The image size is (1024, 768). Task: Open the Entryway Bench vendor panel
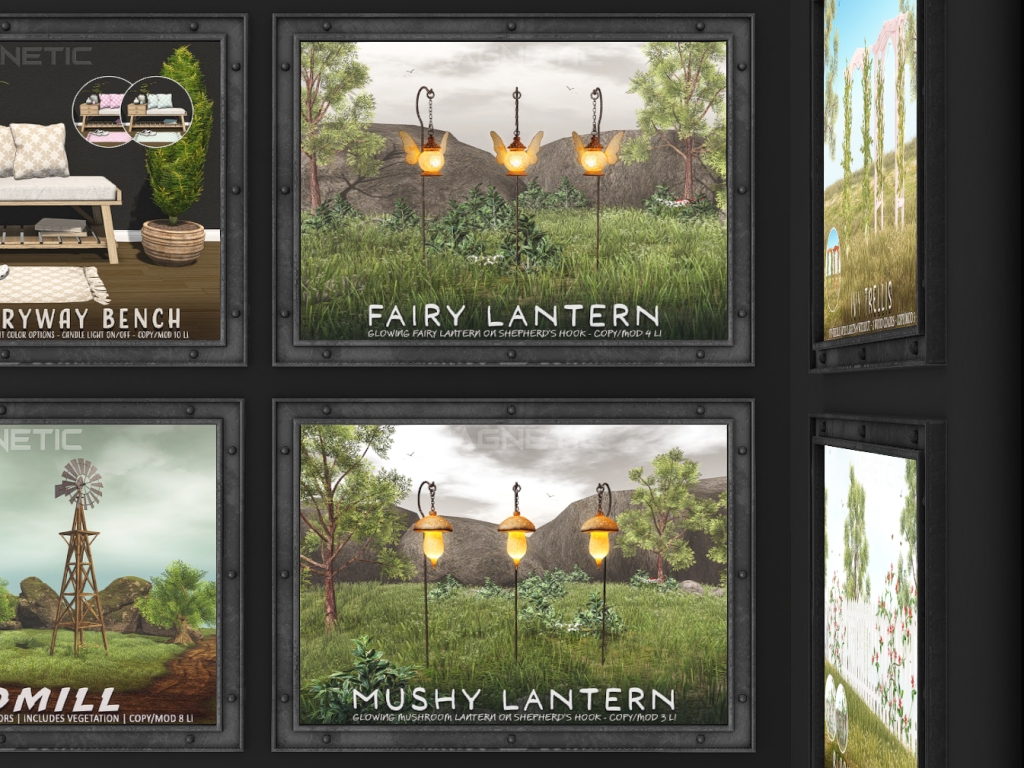pyautogui.click(x=109, y=190)
